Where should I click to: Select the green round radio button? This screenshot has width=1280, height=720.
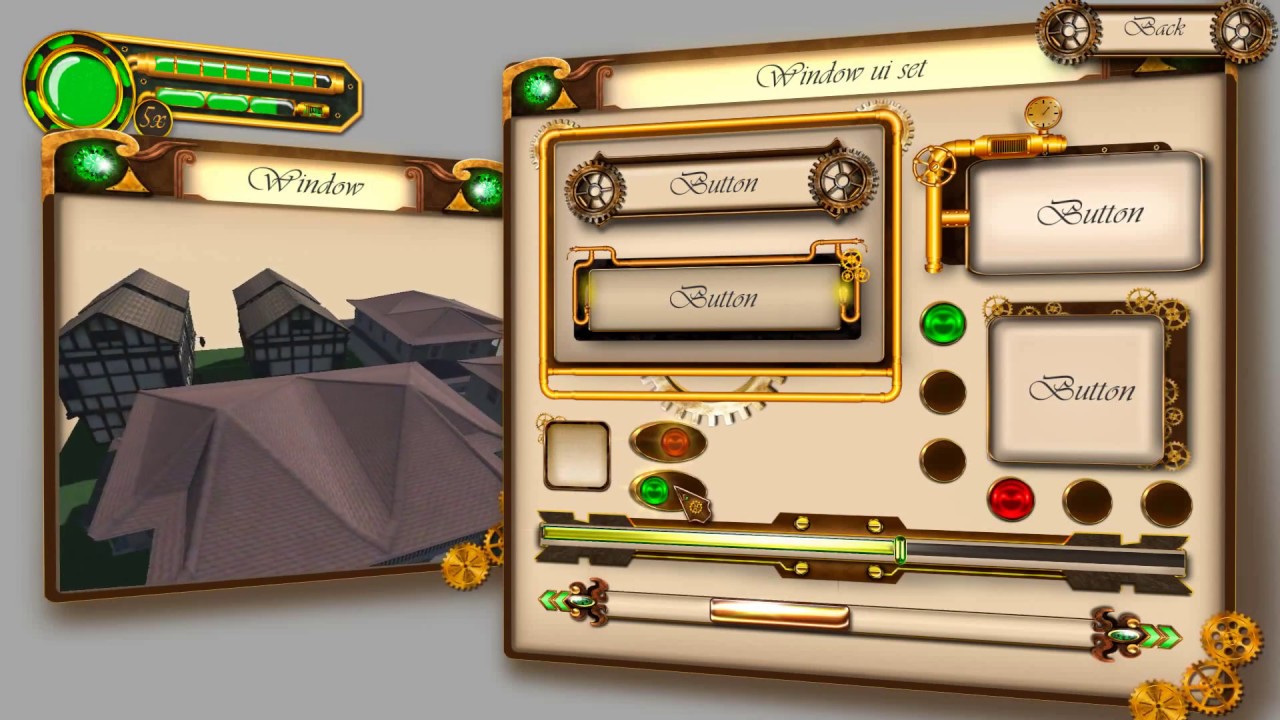point(942,324)
